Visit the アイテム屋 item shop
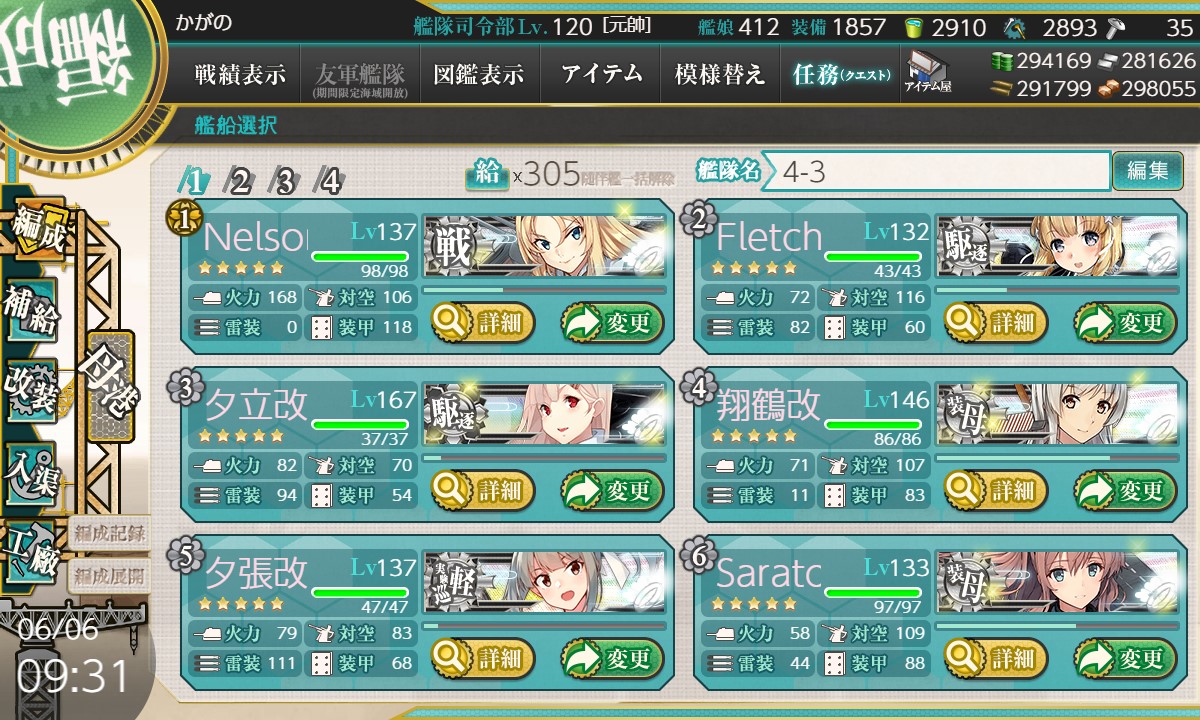1200x720 pixels. (927, 74)
